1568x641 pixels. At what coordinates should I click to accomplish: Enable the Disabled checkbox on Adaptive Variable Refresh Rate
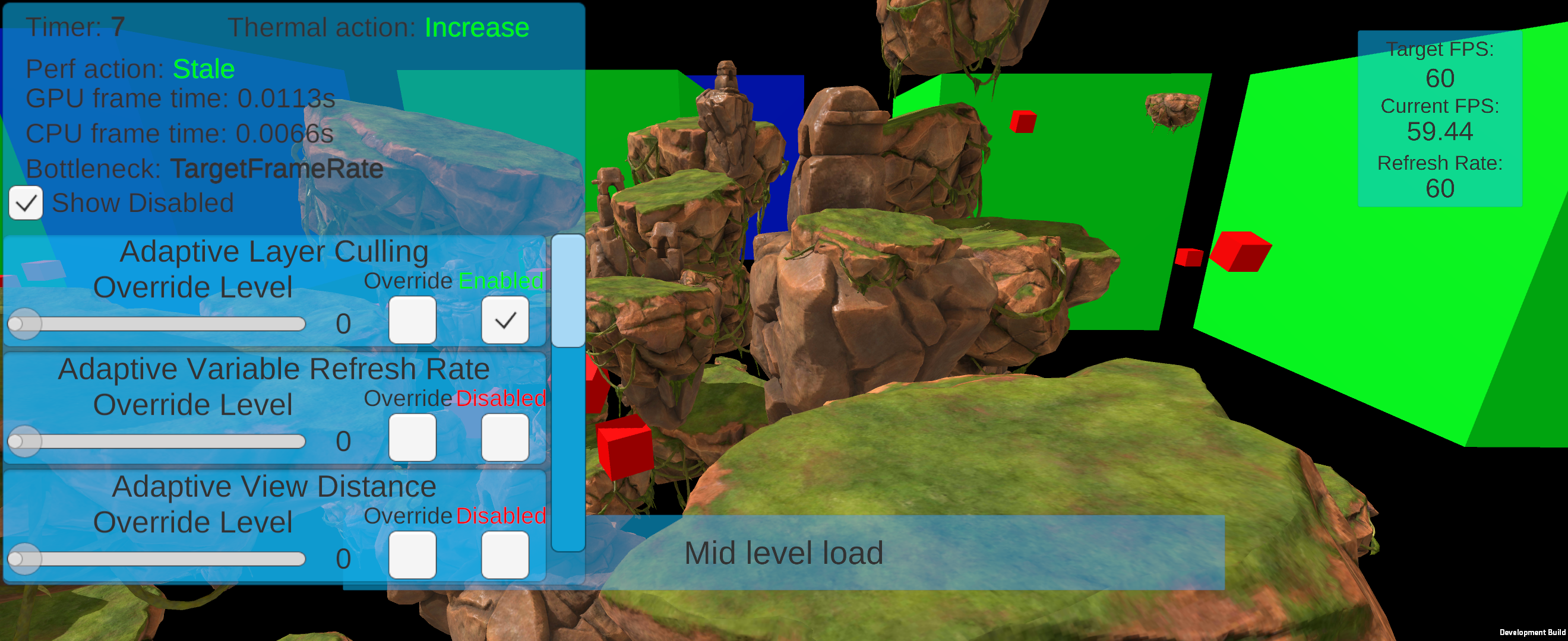coord(505,438)
